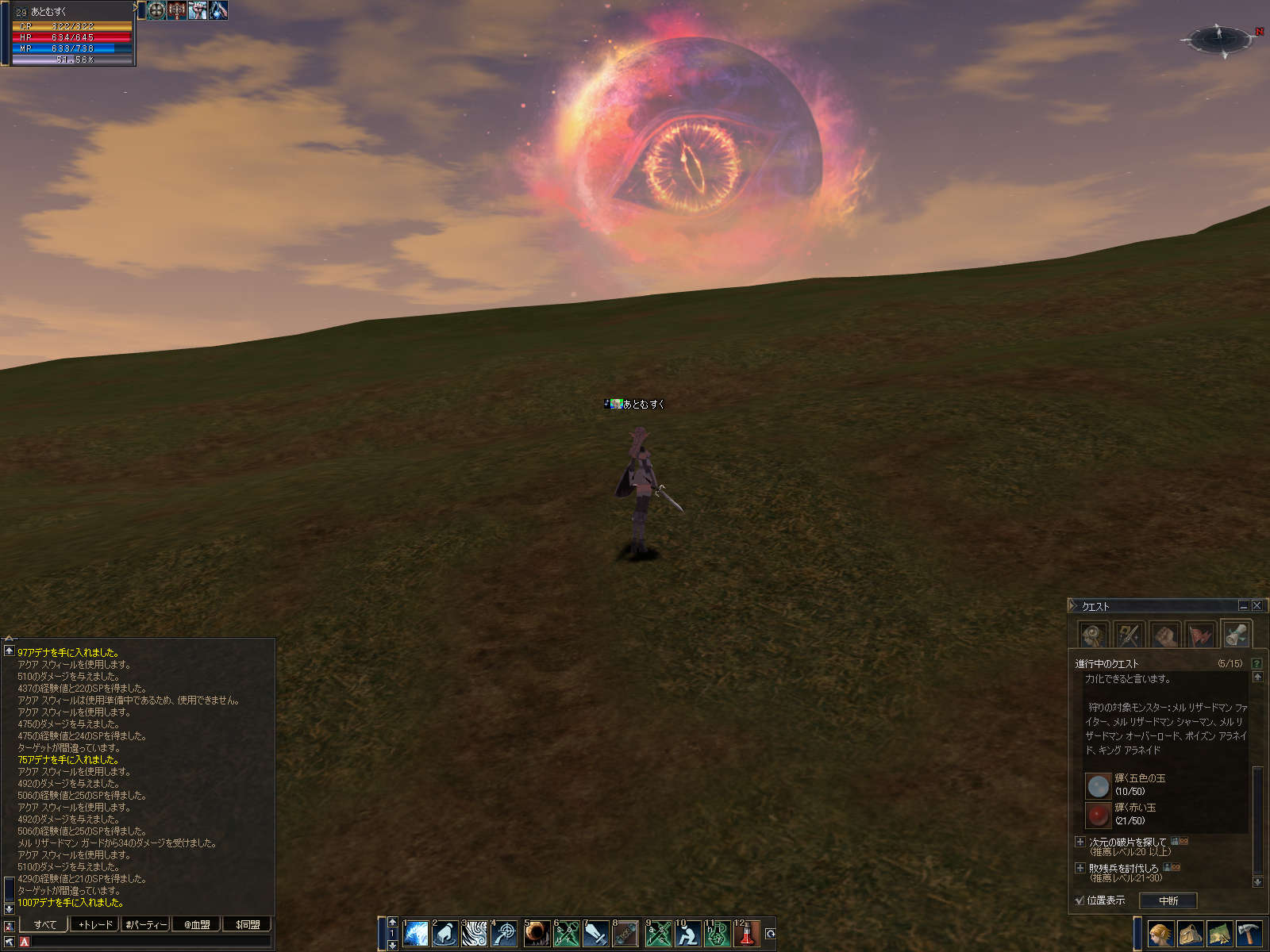The height and width of the screenshot is (952, 1270).
Task: Show the $同盟 chat tab
Action: click(x=248, y=924)
